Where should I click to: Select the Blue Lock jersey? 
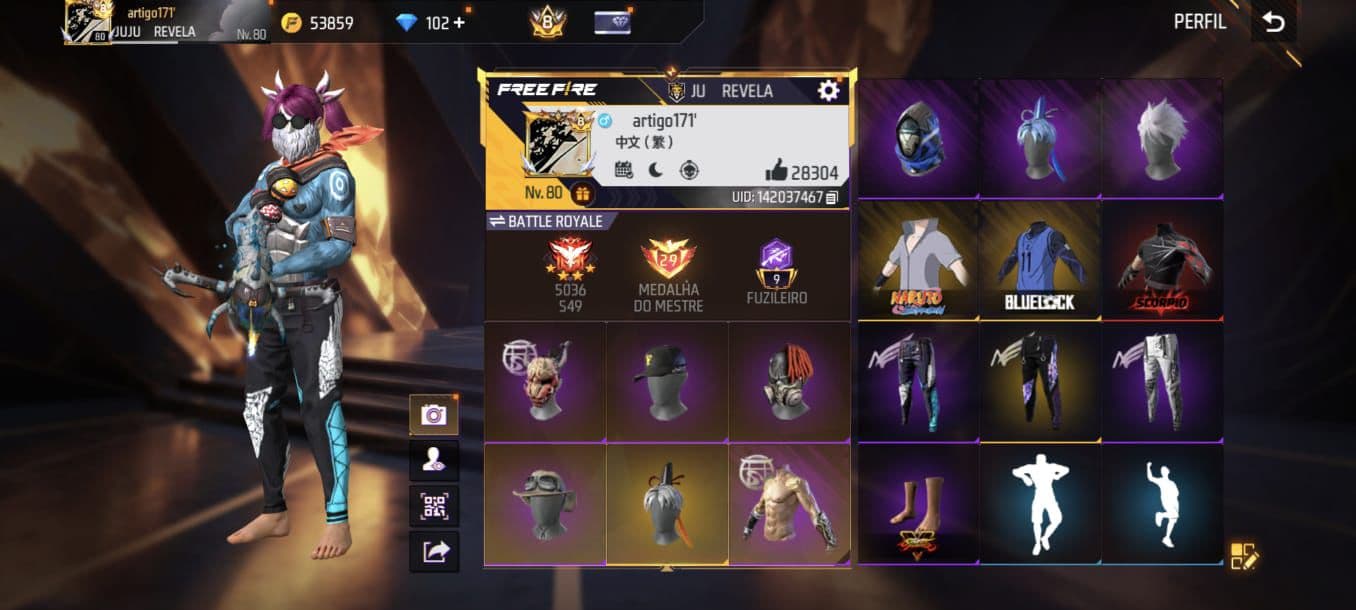coord(1040,260)
